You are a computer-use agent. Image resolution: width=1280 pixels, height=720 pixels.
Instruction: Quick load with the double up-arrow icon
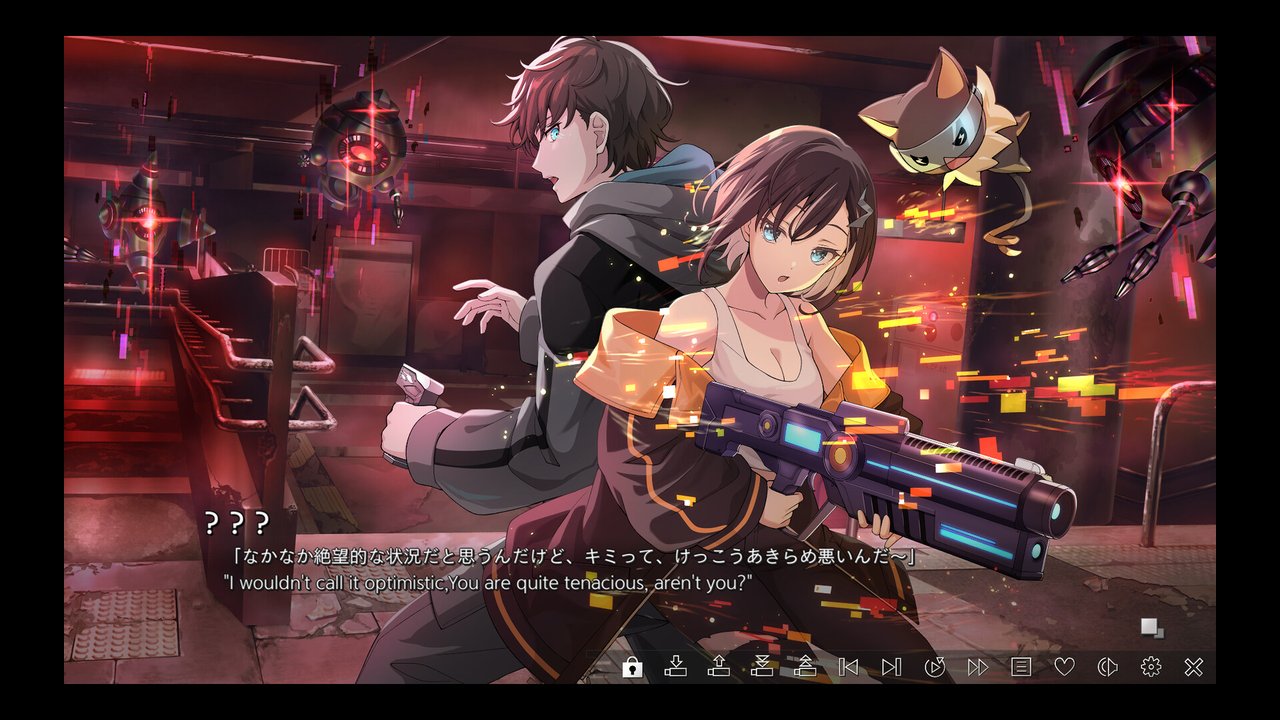point(805,667)
